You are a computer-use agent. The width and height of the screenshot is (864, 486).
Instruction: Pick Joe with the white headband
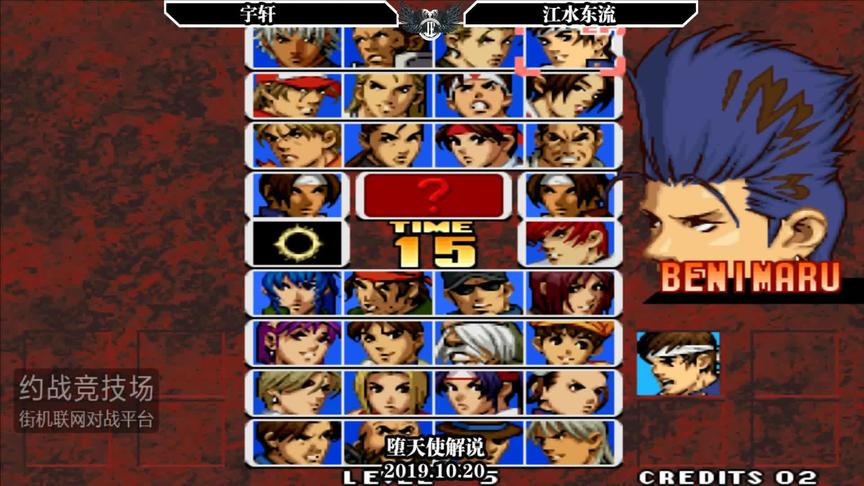pos(480,95)
